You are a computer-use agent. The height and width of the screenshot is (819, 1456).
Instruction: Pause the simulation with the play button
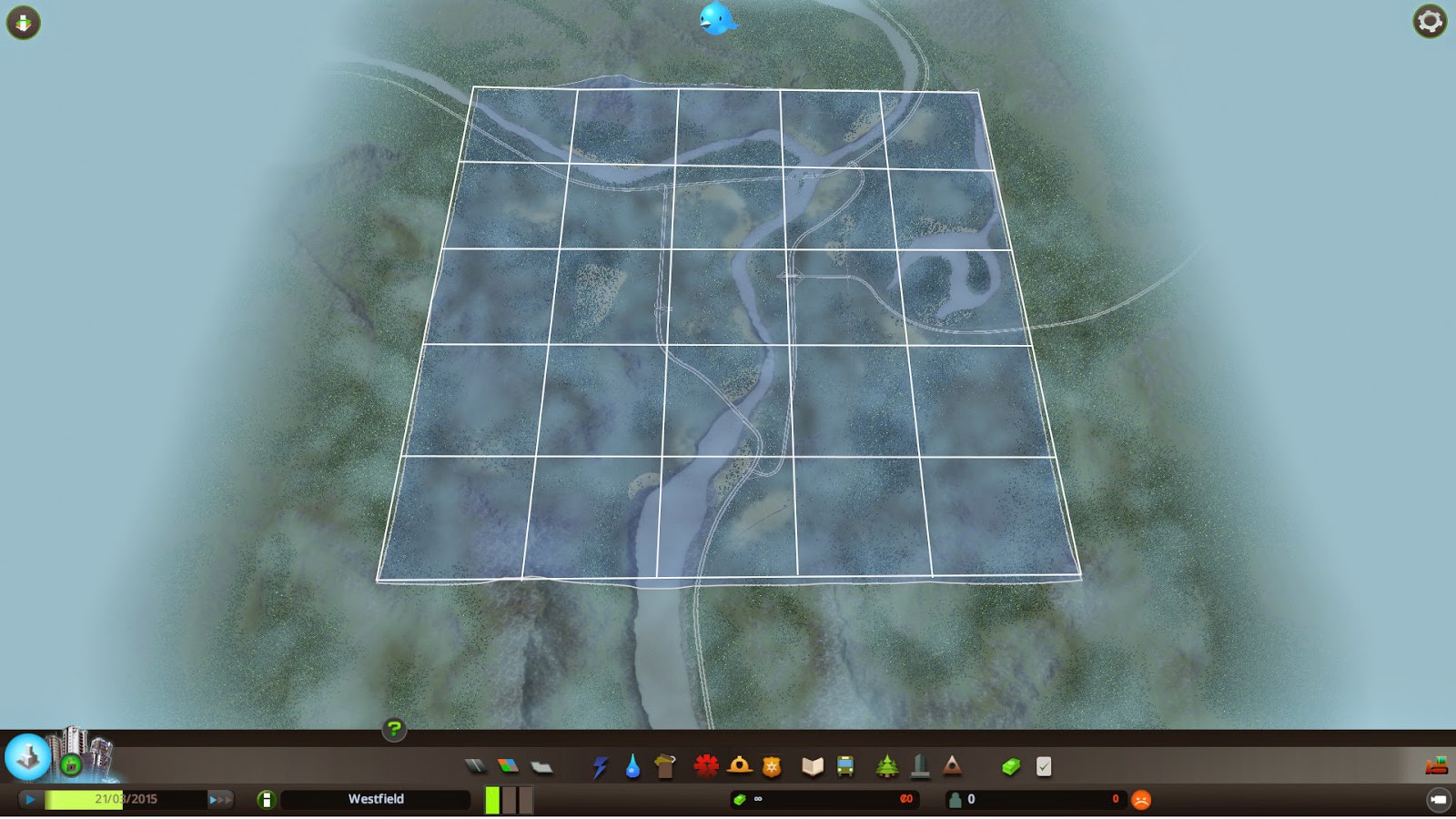(x=30, y=798)
